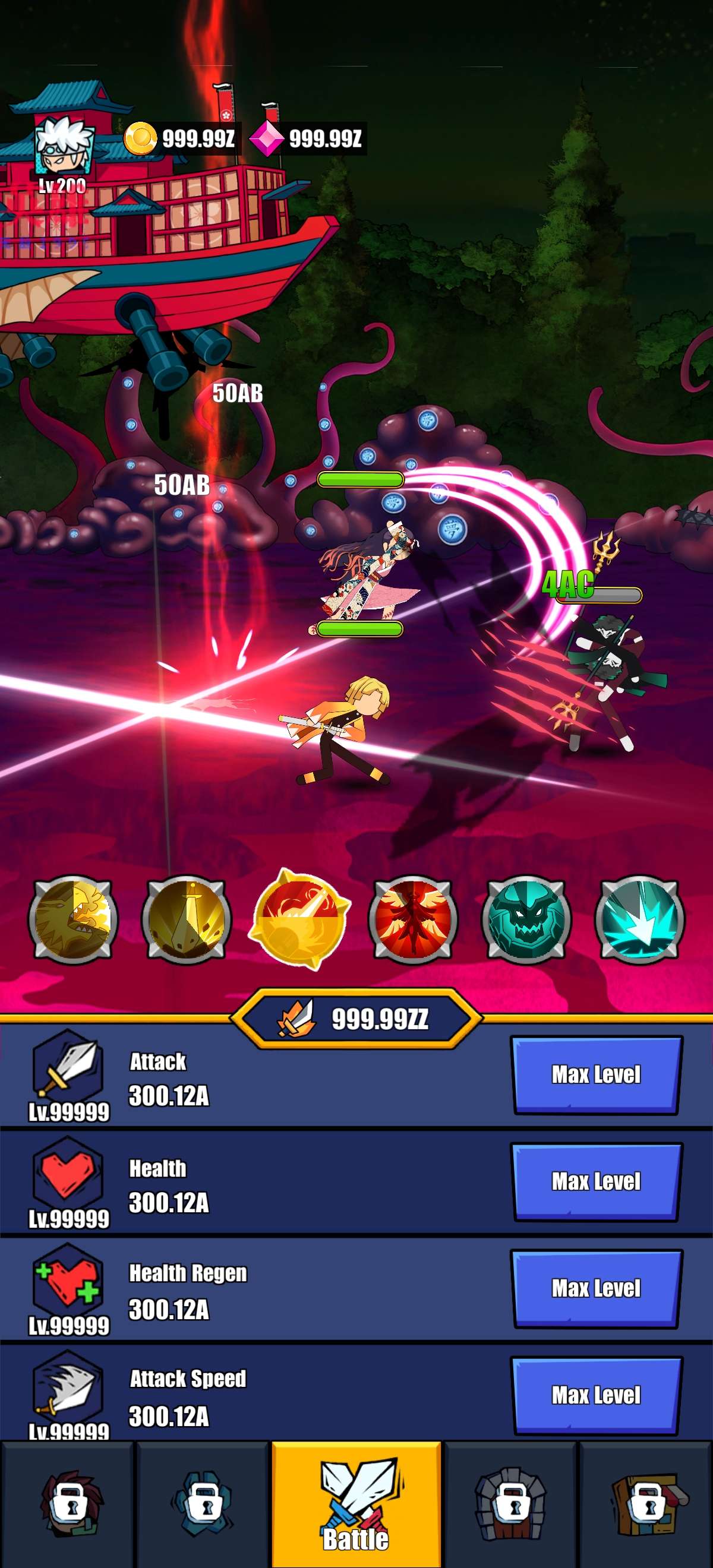Select the Attack sword stat icon
Screen dimensions: 713x1568
68,1065
